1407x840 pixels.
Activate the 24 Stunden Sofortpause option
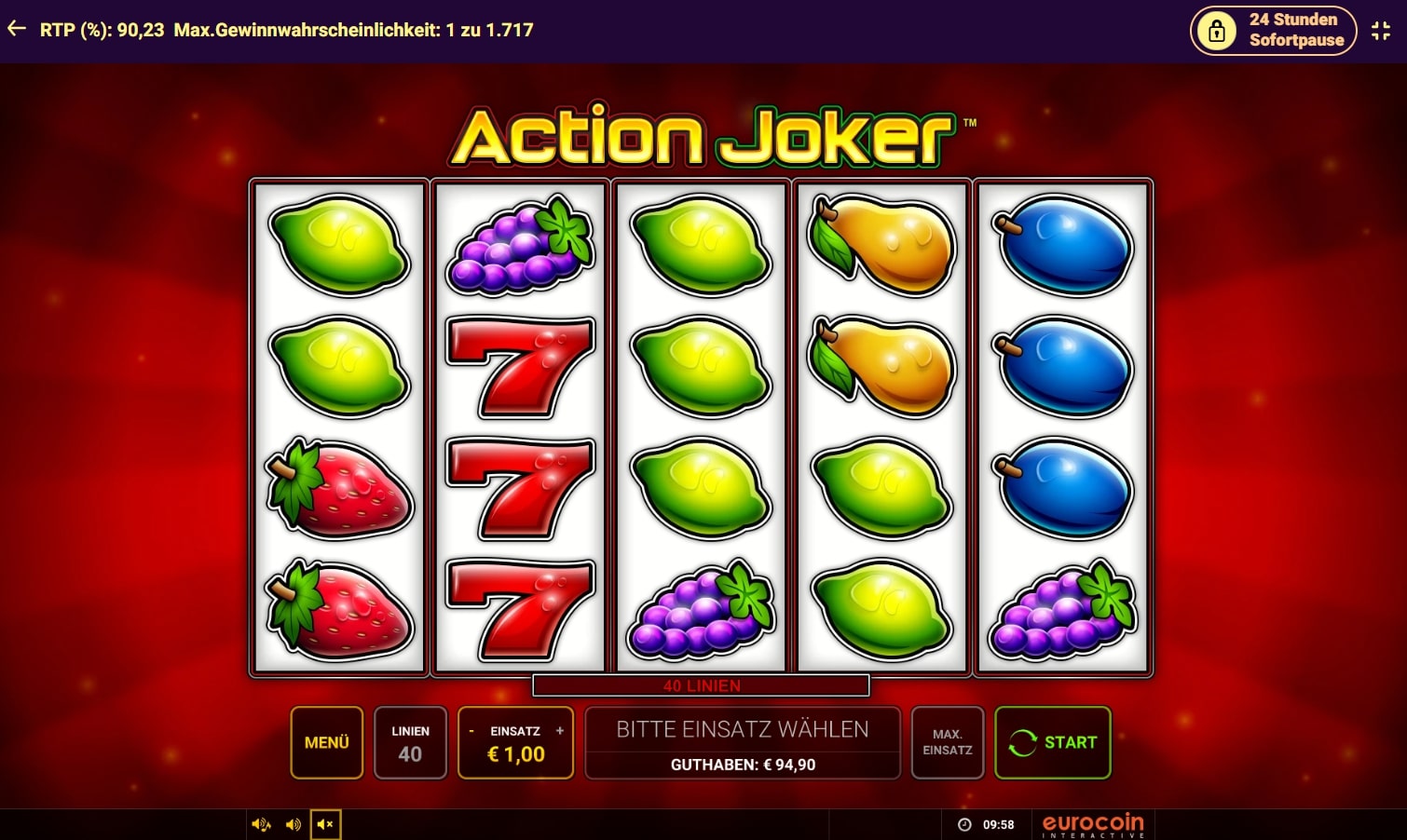tap(1273, 30)
